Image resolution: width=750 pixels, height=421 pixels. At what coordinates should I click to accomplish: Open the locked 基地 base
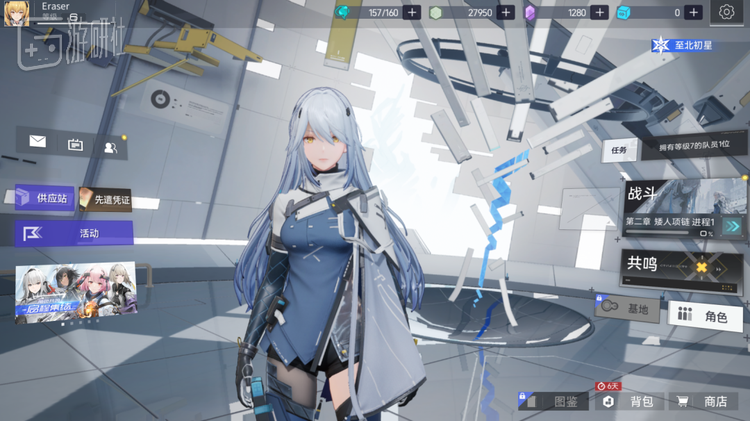[628, 309]
